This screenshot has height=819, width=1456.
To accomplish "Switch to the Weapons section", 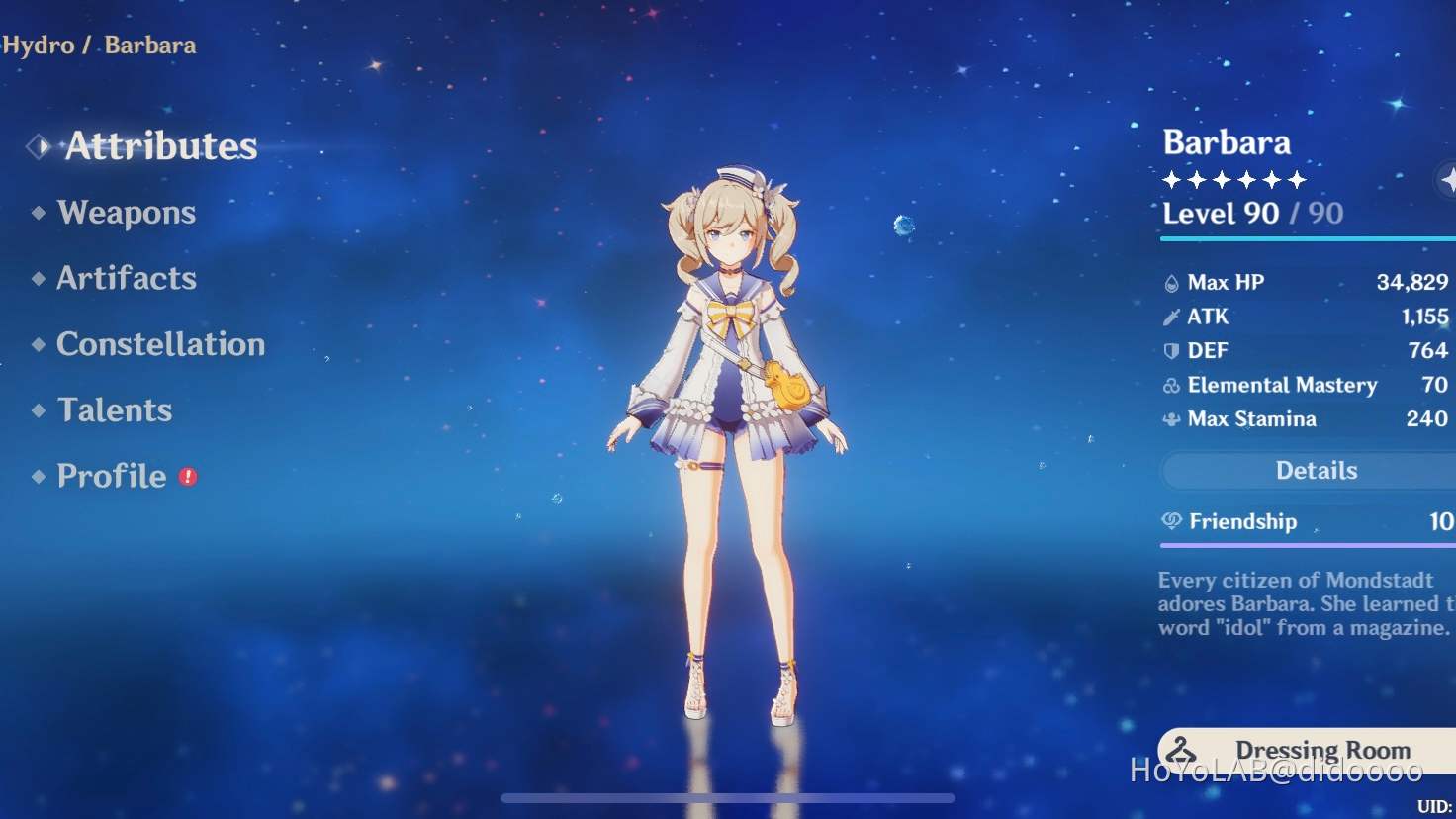I will [x=126, y=213].
